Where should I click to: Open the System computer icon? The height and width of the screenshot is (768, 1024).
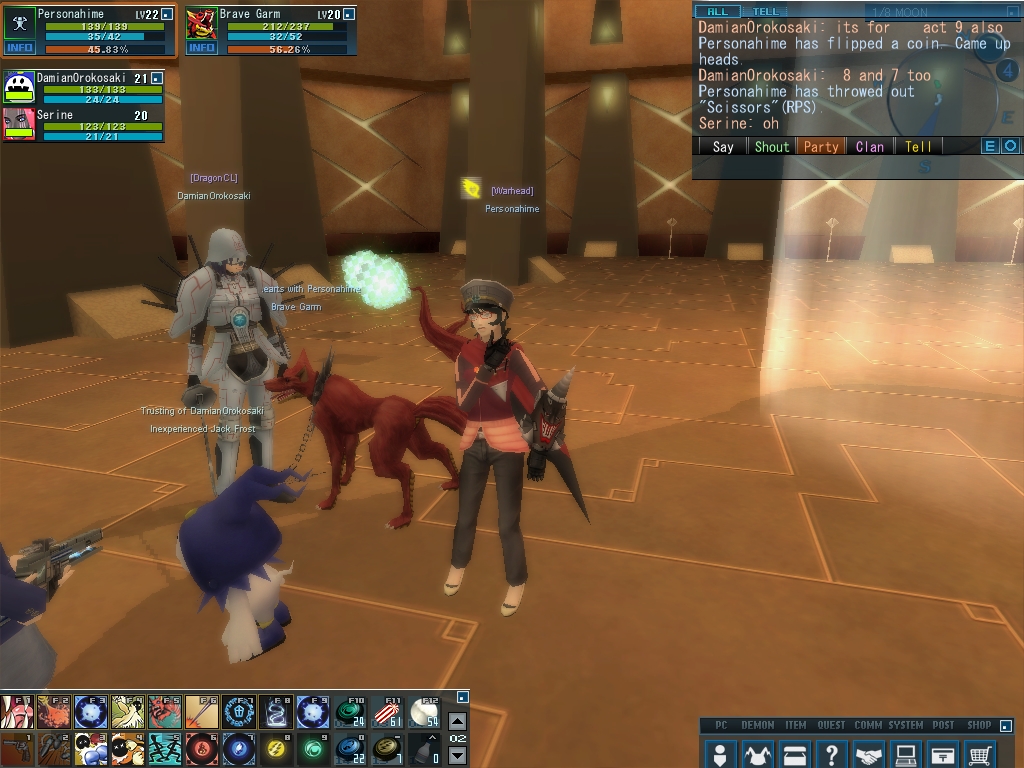(x=906, y=754)
